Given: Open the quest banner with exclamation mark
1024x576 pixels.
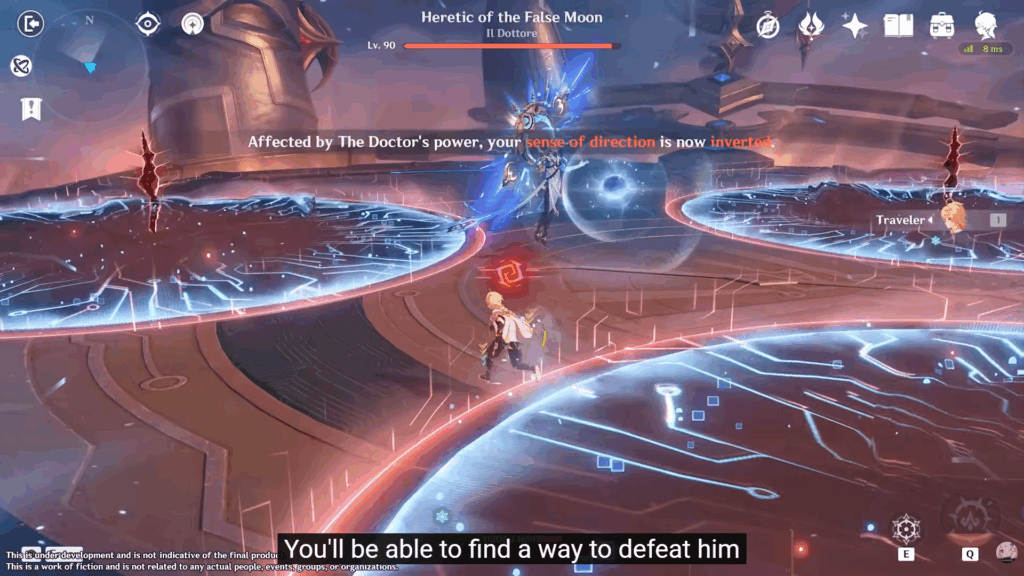Looking at the screenshot, I should [31, 109].
